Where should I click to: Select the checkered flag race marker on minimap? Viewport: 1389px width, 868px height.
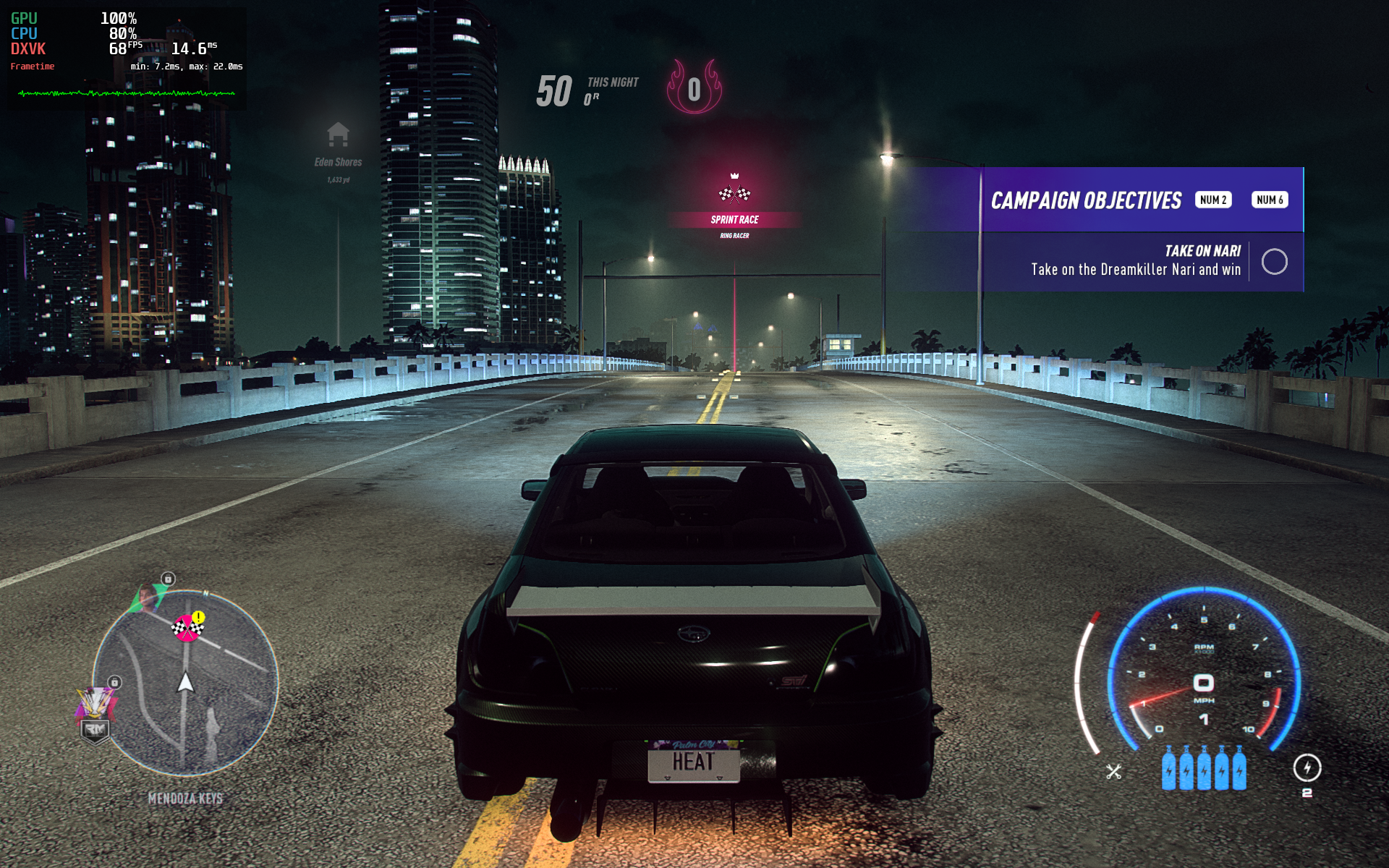coord(186,627)
